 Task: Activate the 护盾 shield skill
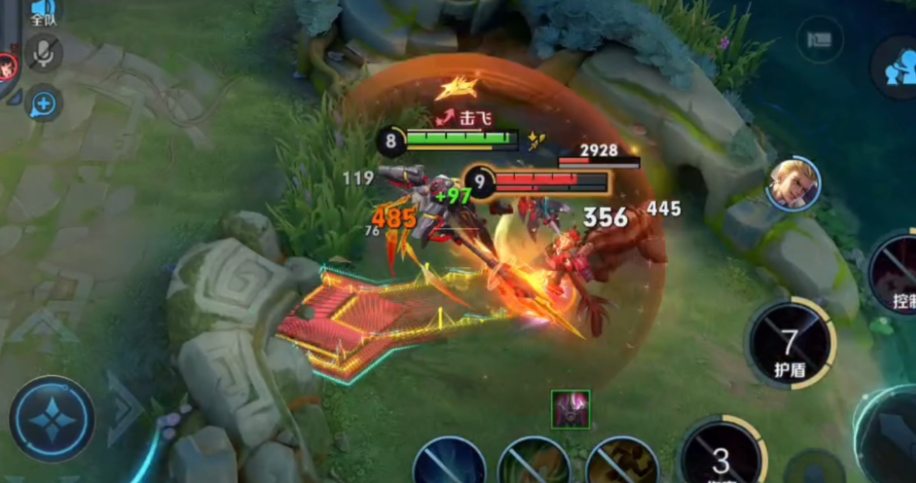coord(790,345)
